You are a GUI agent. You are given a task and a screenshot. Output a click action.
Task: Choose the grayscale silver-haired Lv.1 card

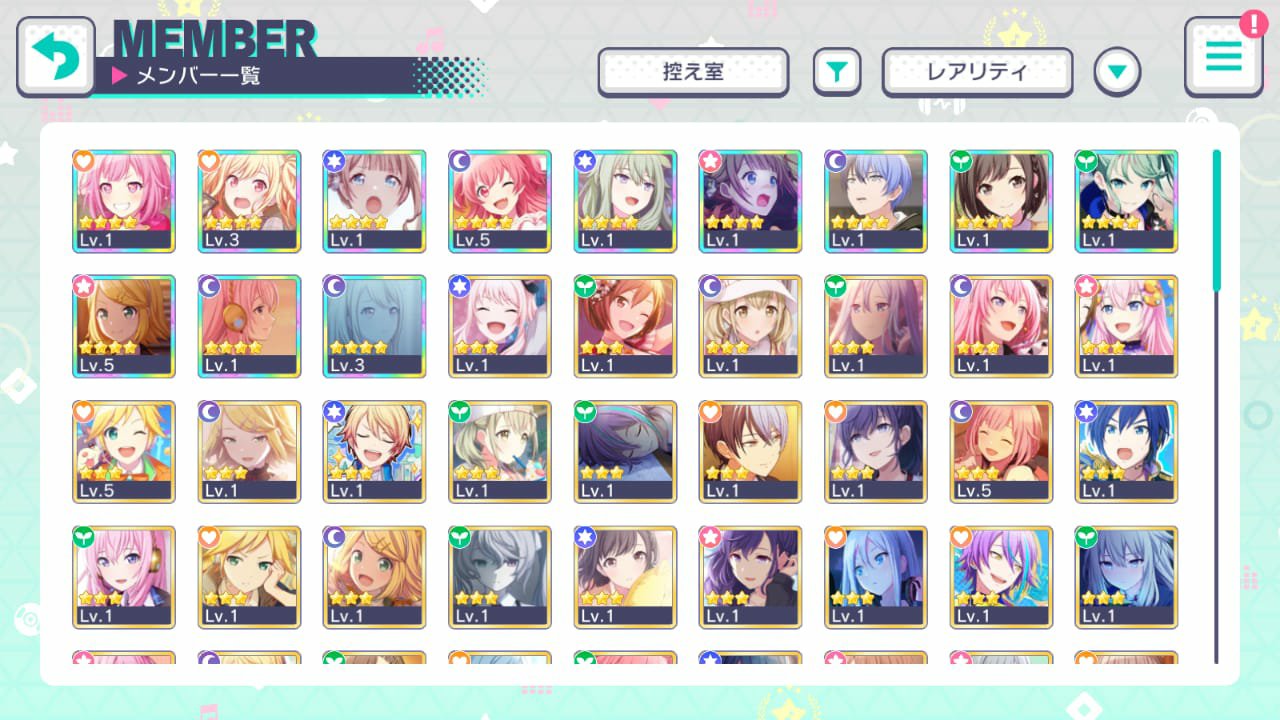[500, 577]
